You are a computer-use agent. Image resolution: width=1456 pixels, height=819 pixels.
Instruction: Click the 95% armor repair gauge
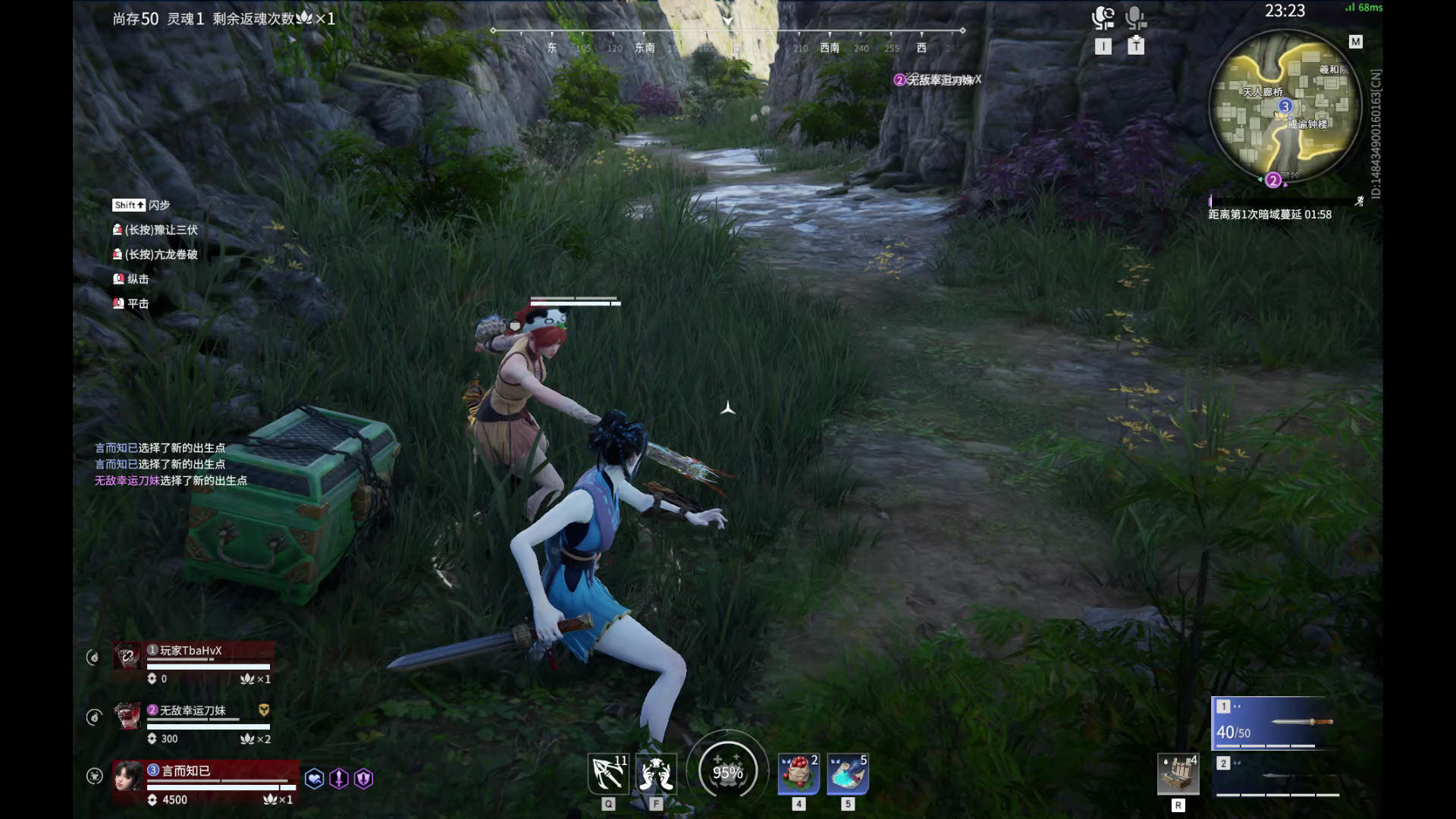[x=727, y=772]
